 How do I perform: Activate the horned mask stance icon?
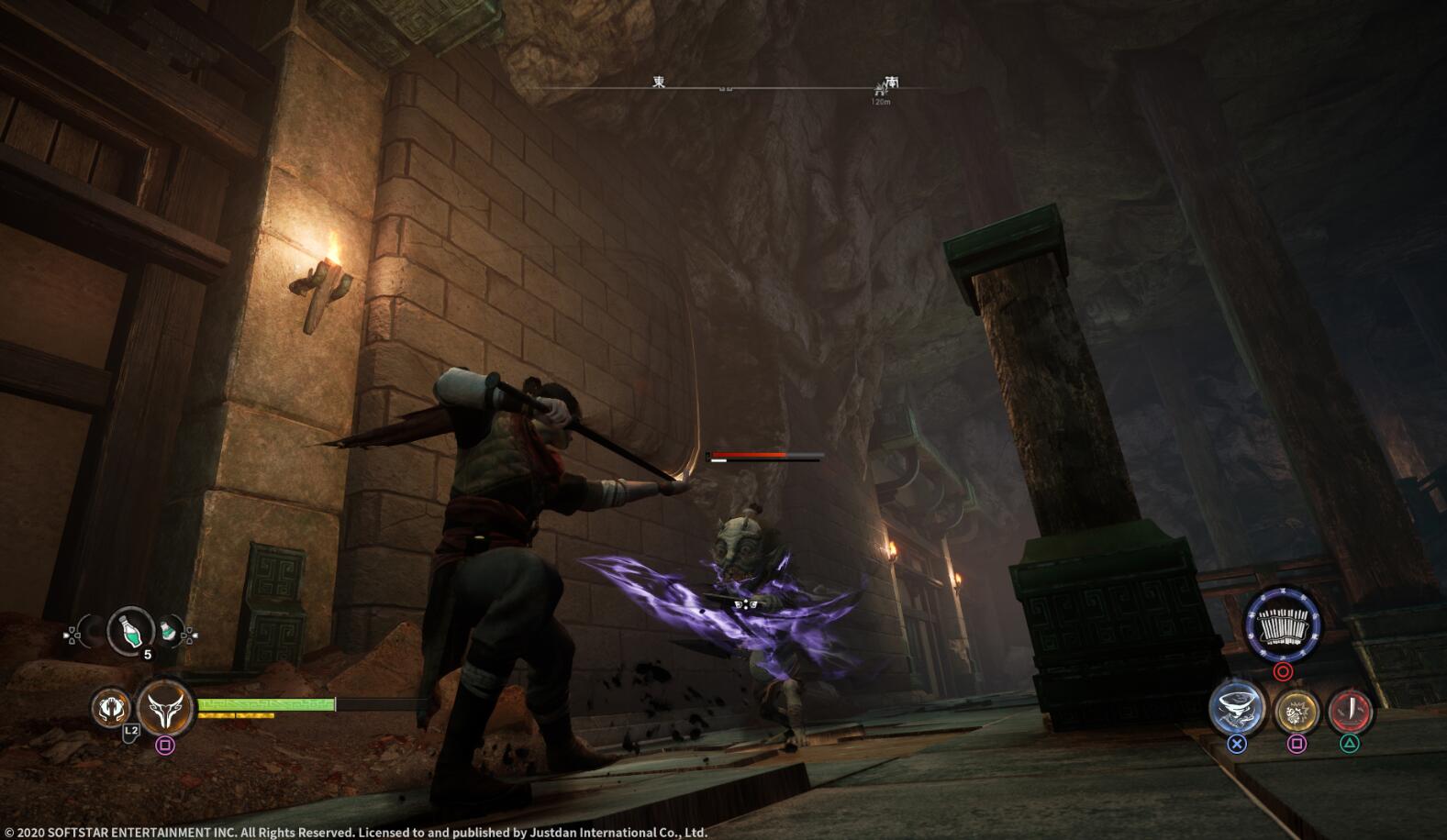click(166, 708)
